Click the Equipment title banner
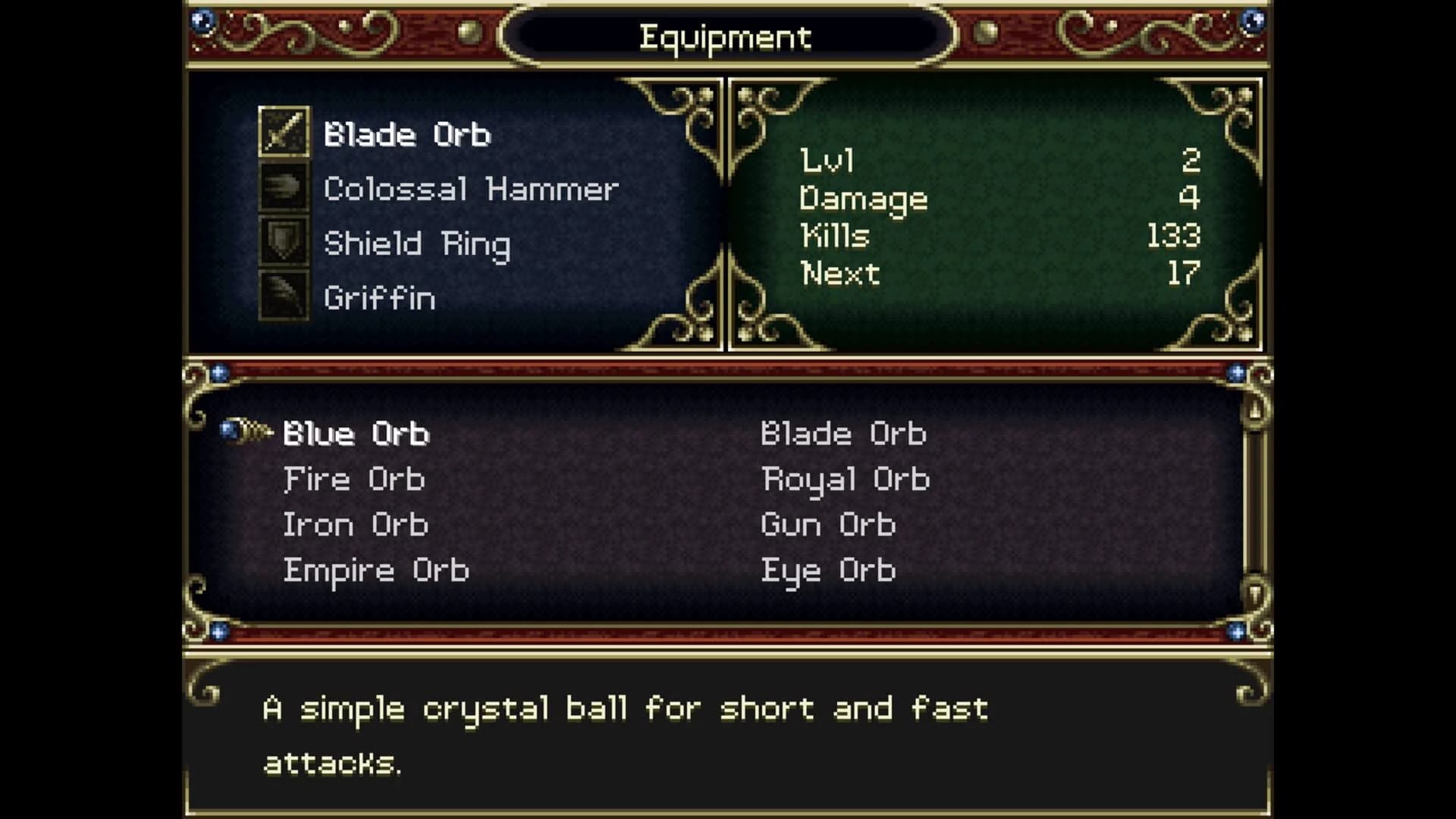The width and height of the screenshot is (1456, 819). (x=726, y=36)
